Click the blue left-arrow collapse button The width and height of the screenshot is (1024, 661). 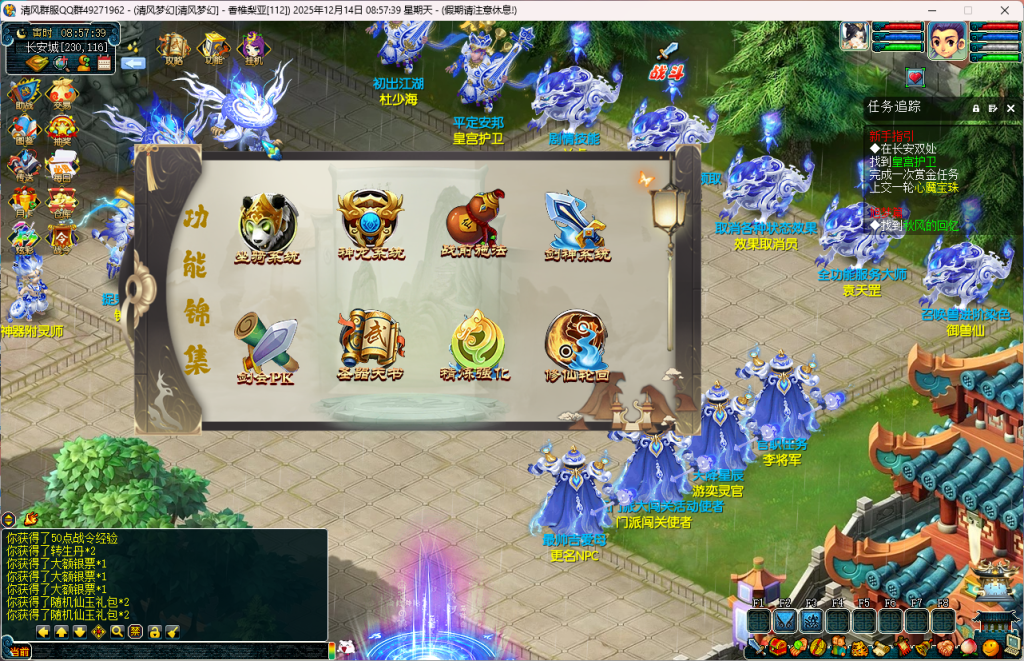(133, 62)
